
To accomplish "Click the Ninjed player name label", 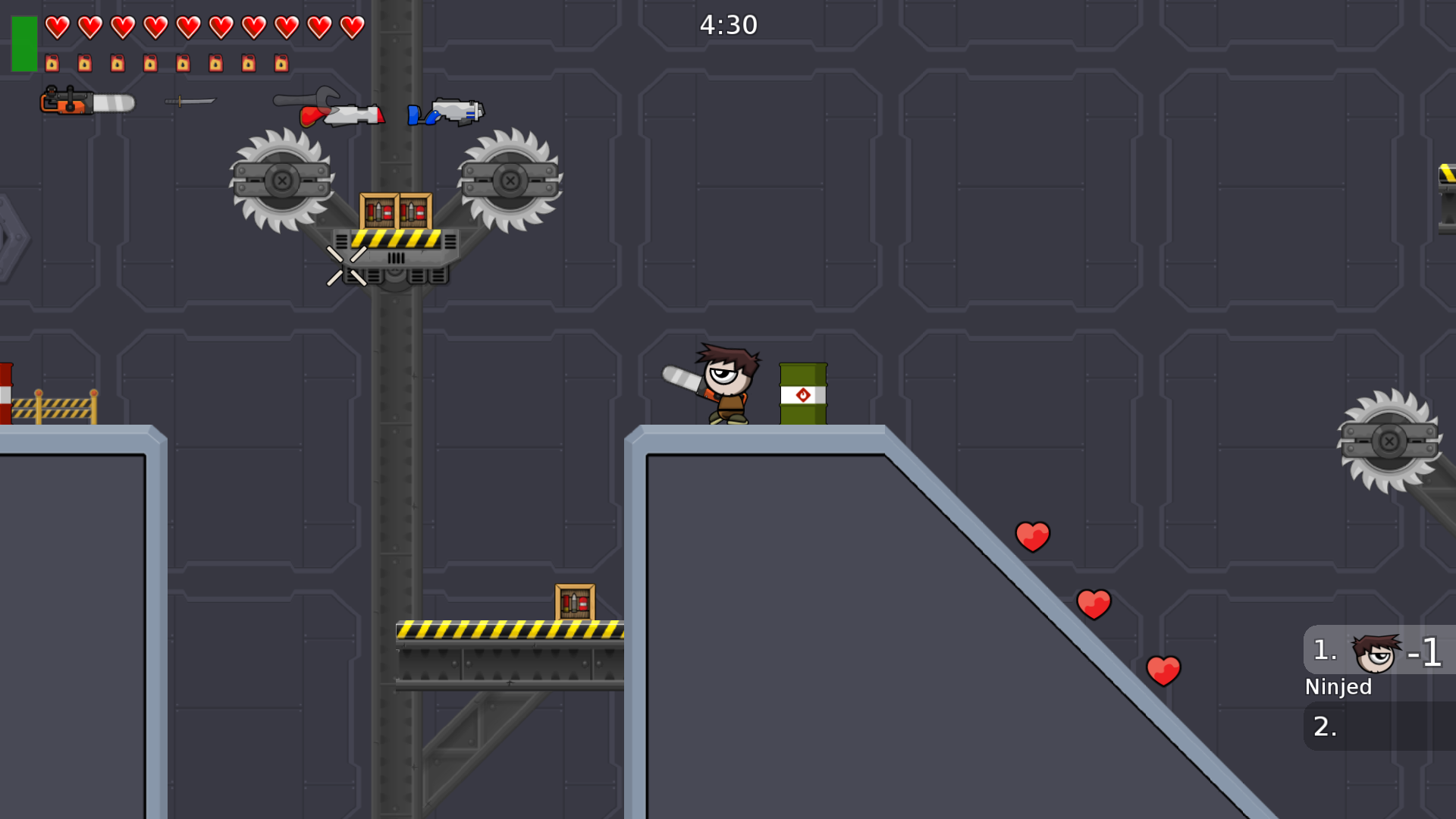I will [1338, 687].
